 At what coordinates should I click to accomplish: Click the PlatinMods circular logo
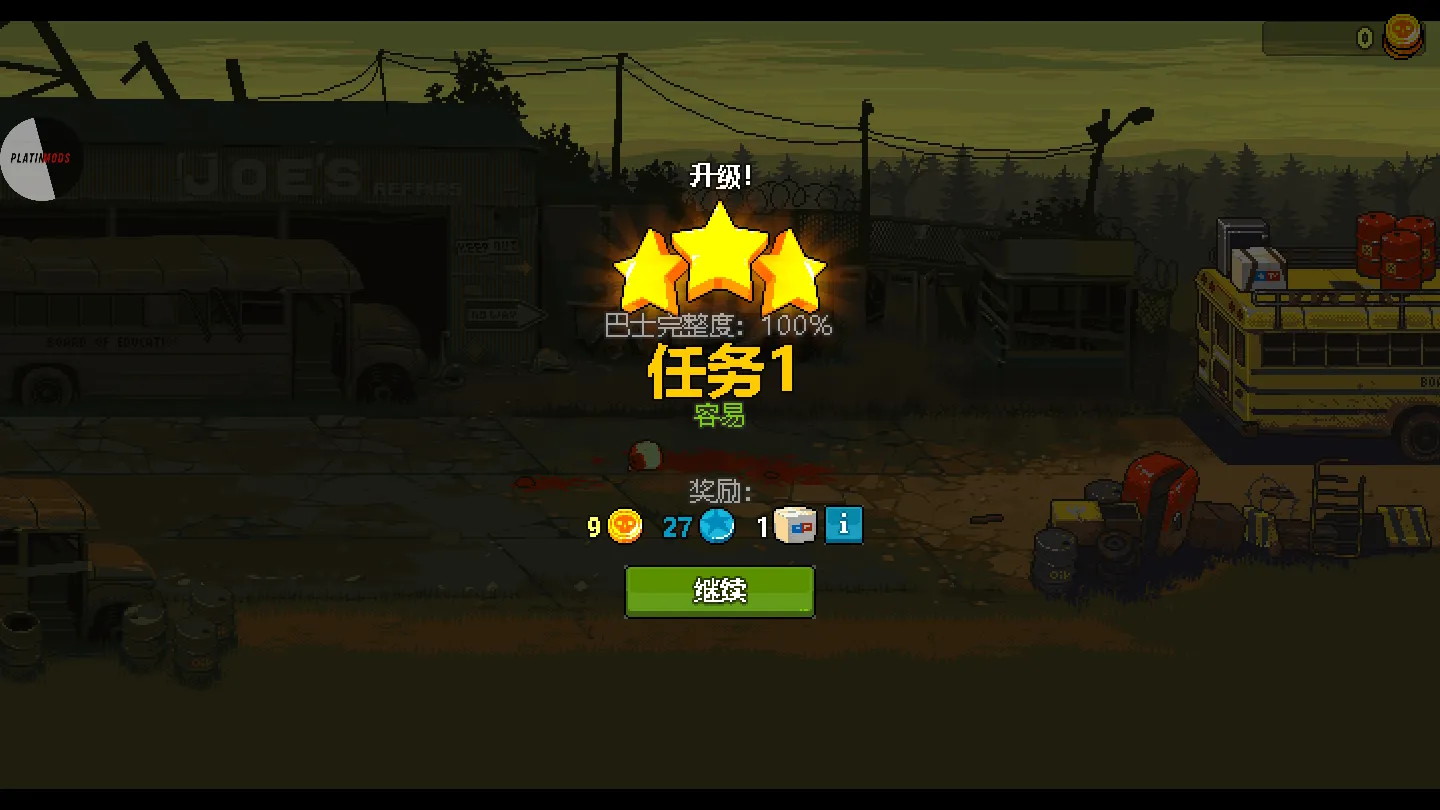(40, 157)
